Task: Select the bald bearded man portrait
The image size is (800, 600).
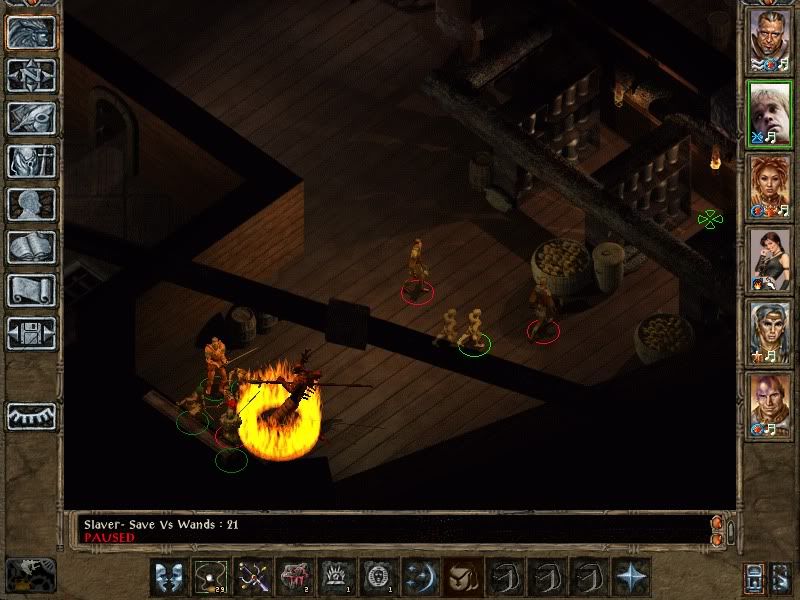Action: (x=770, y=40)
